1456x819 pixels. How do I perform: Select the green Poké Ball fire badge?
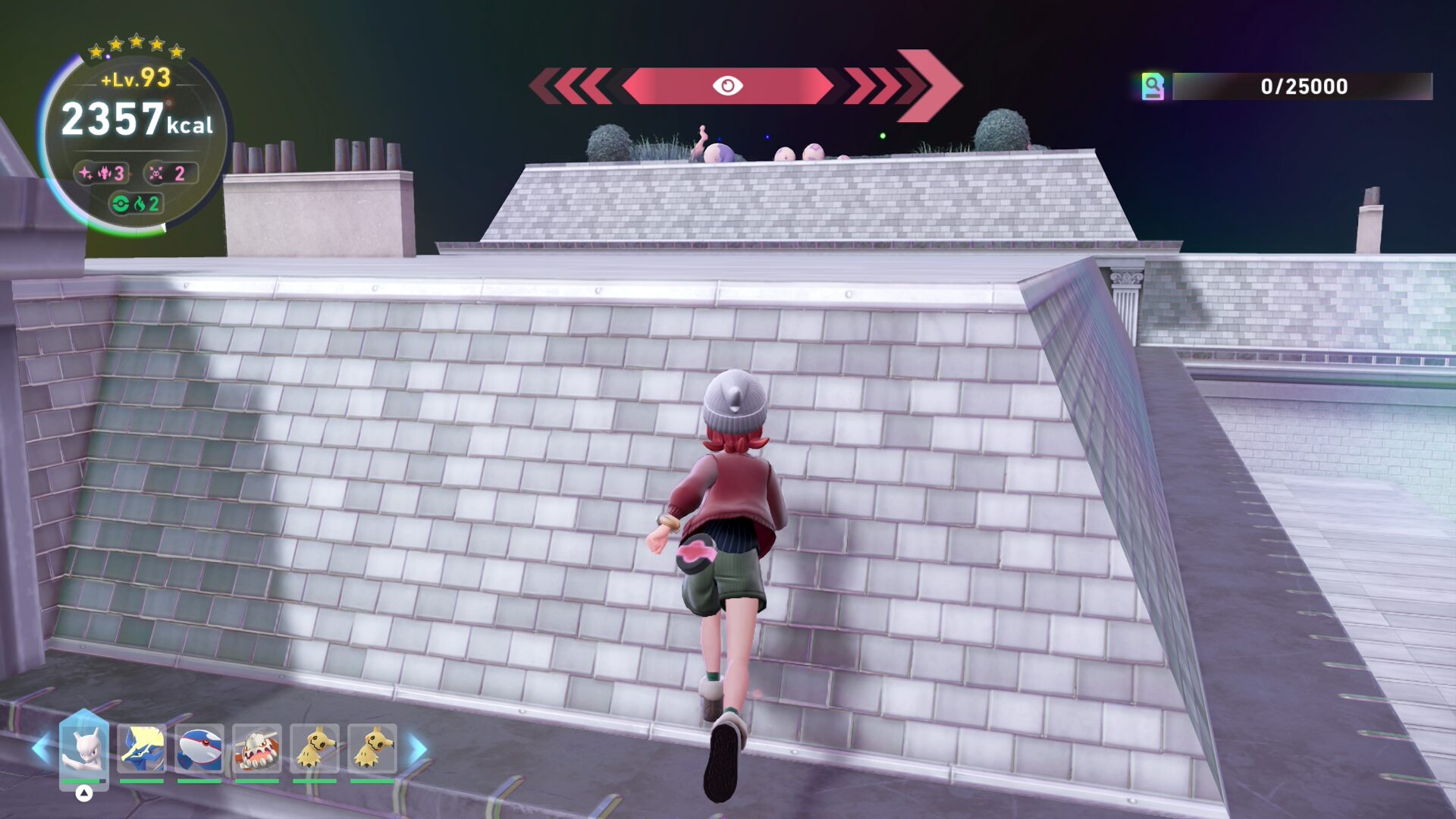pos(136,204)
